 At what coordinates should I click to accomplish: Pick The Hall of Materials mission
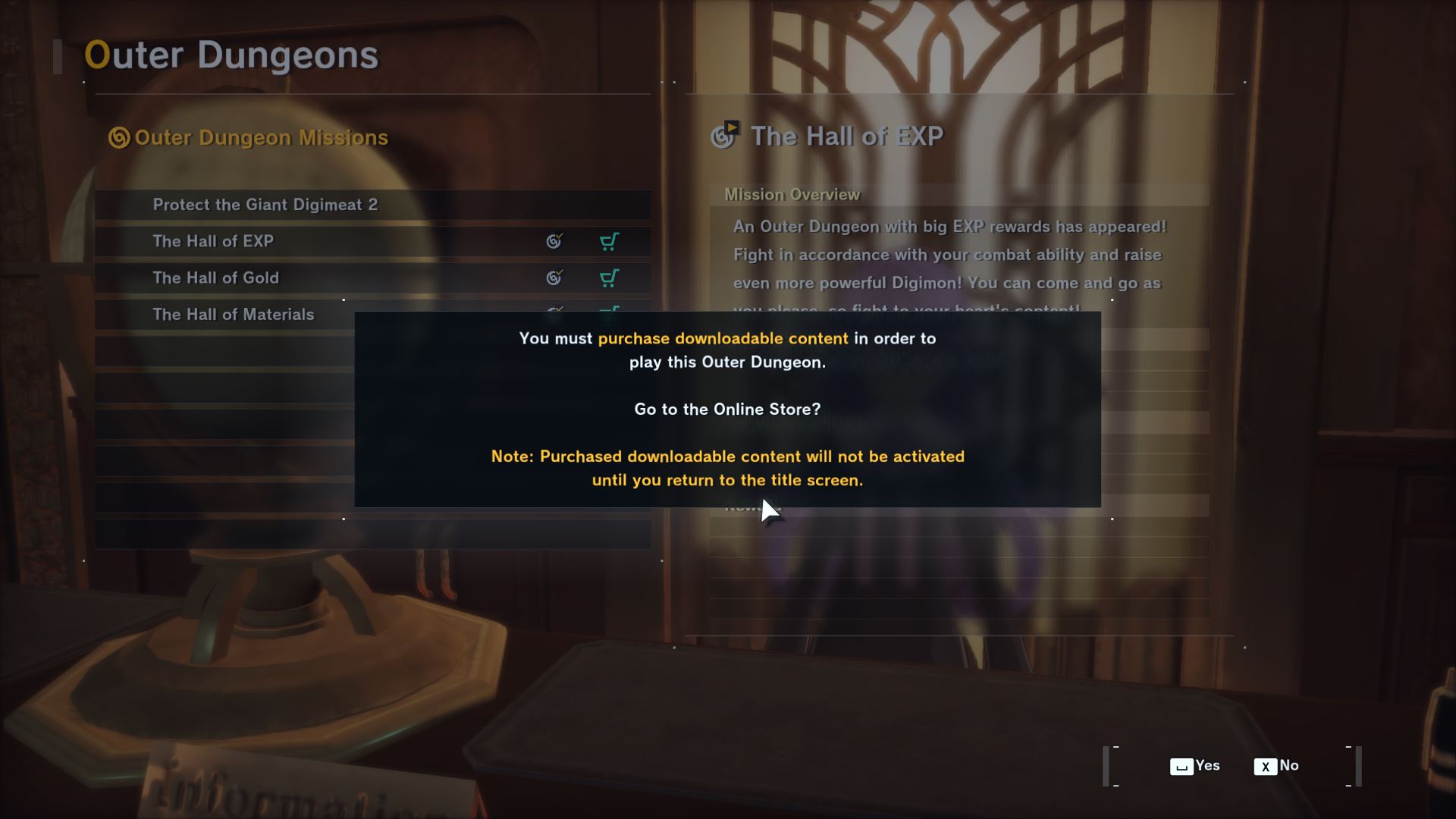(x=233, y=313)
